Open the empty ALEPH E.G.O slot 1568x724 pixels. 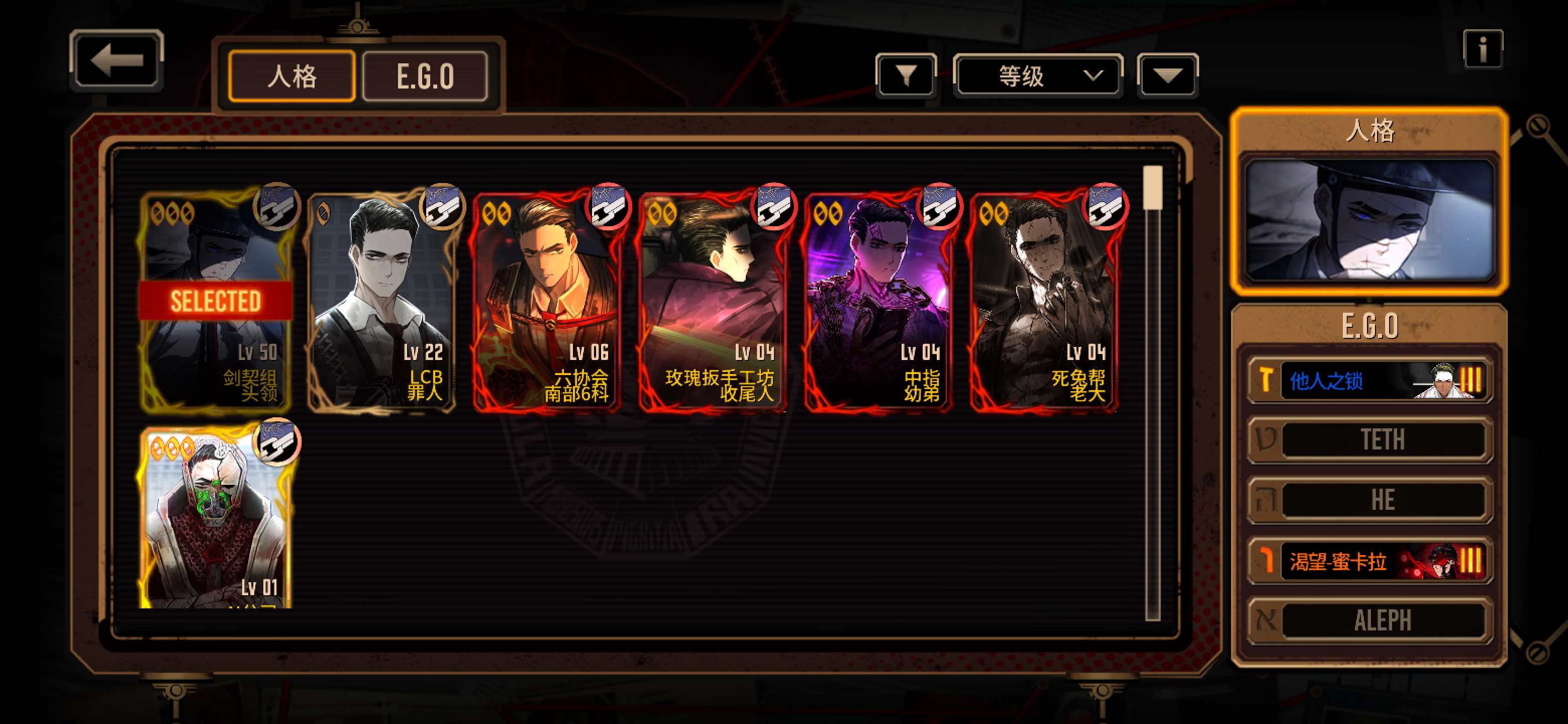click(1369, 620)
